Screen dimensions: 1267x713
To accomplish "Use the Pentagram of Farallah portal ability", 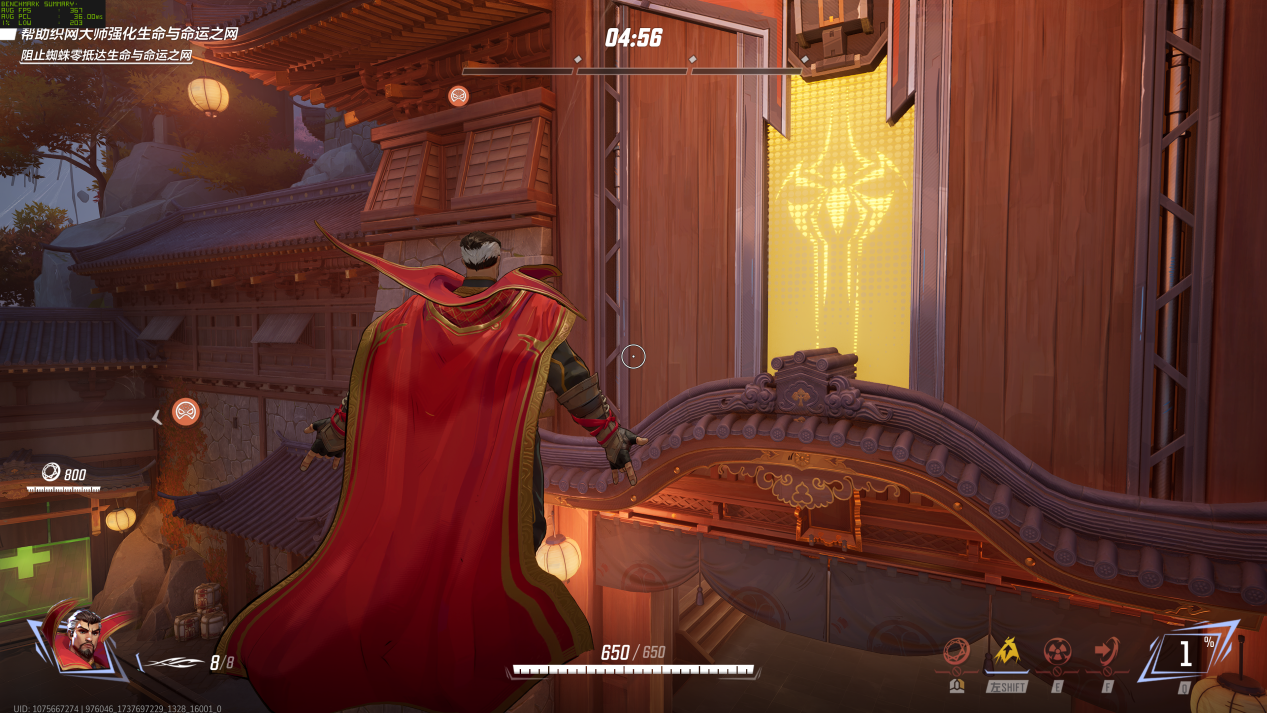I will [1107, 654].
